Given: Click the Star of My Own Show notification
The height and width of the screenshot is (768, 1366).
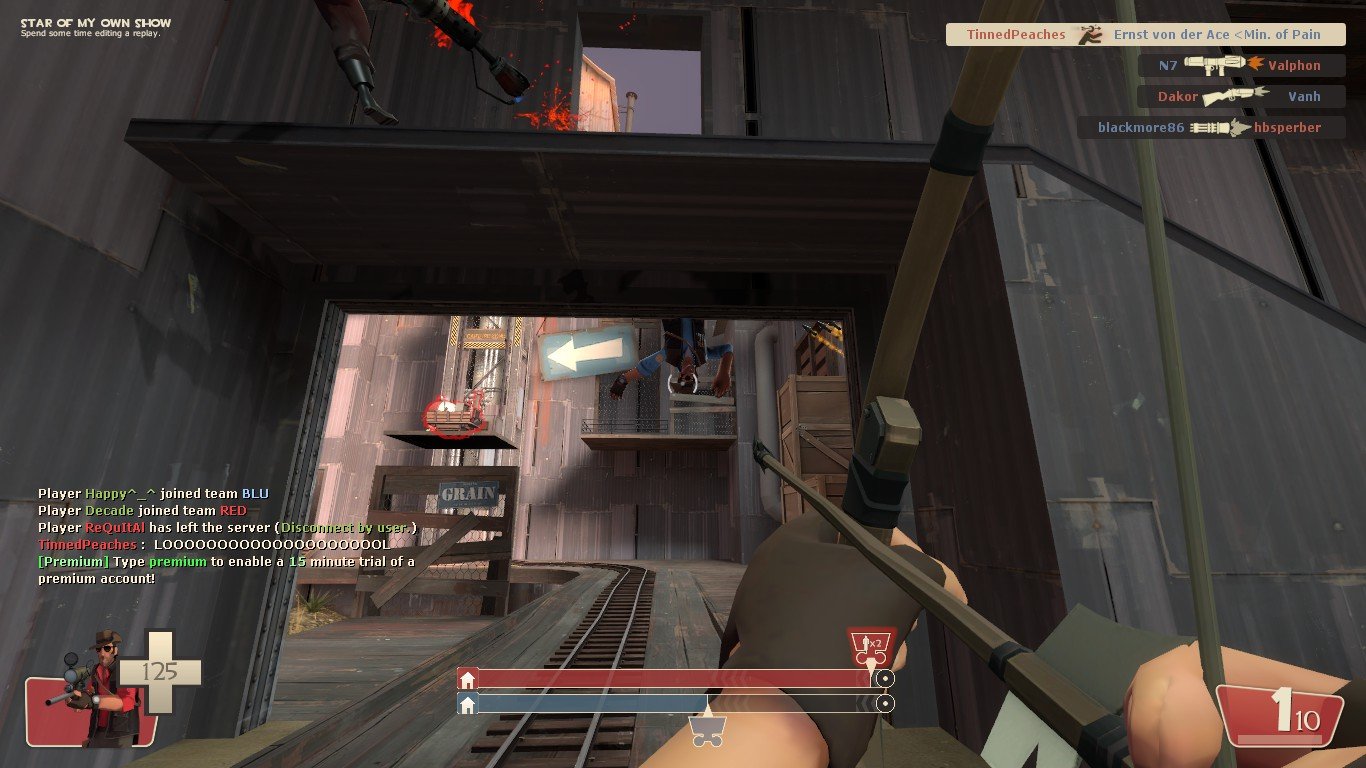Looking at the screenshot, I should 96,27.
